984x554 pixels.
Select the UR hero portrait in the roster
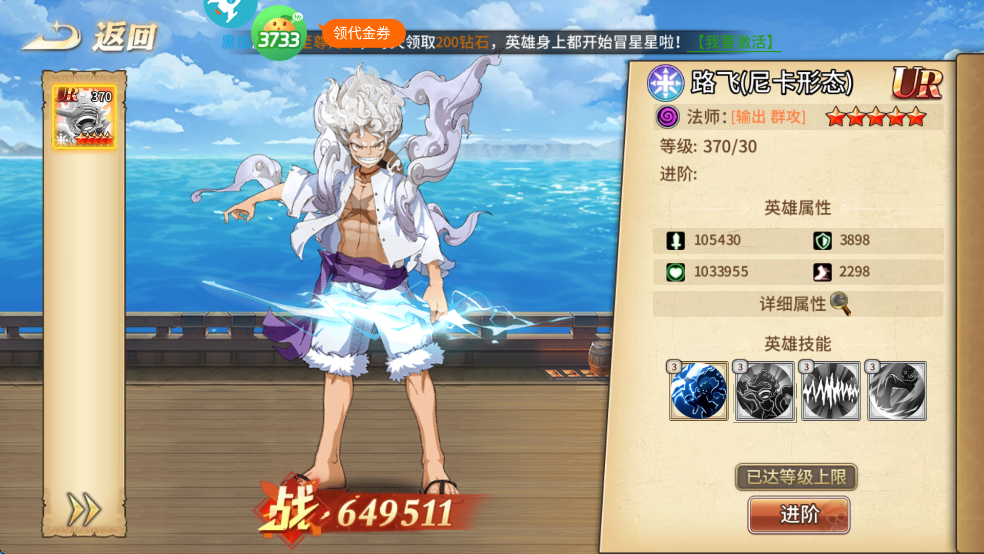tap(85, 117)
